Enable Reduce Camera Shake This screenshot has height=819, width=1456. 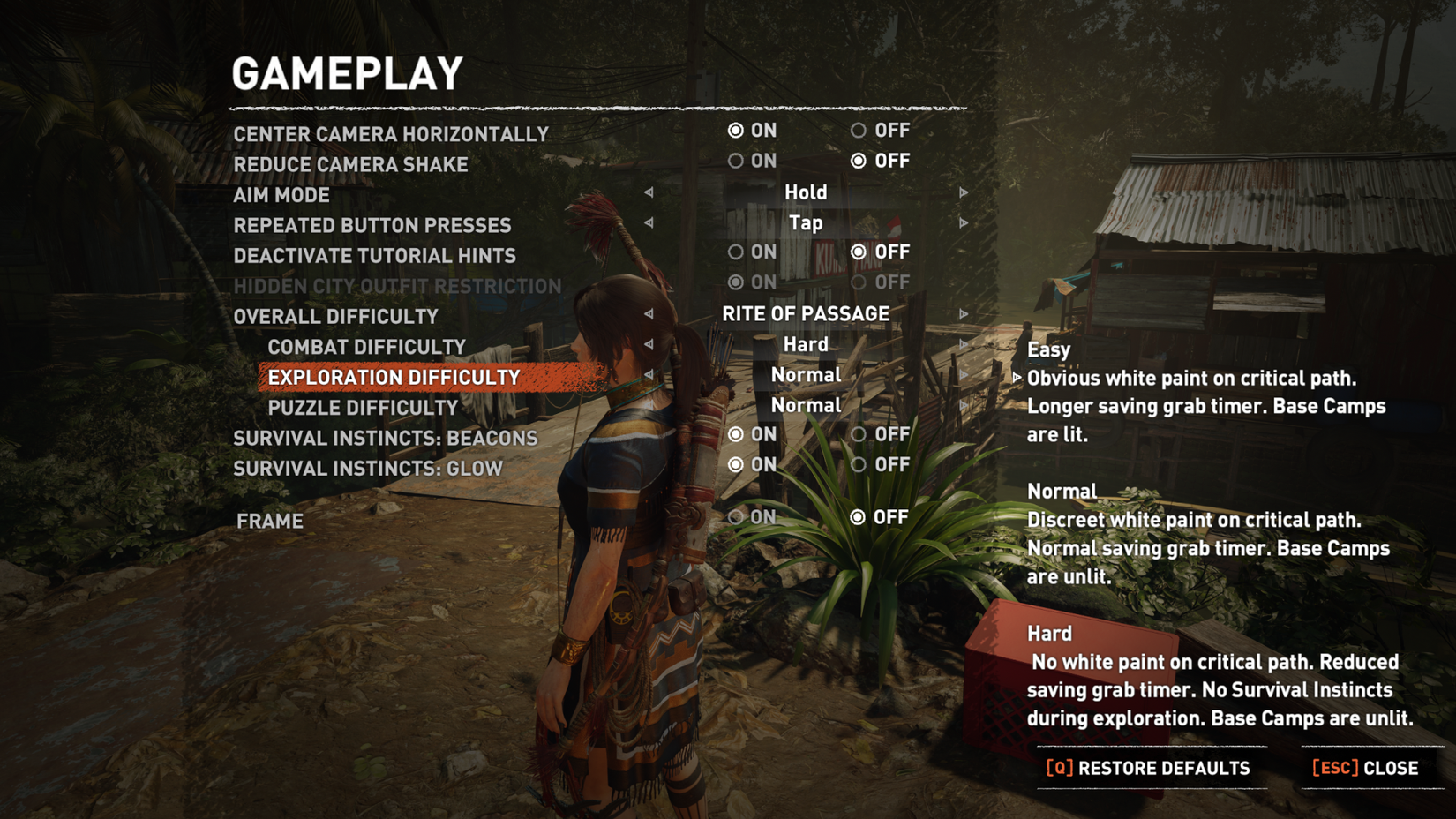point(735,161)
